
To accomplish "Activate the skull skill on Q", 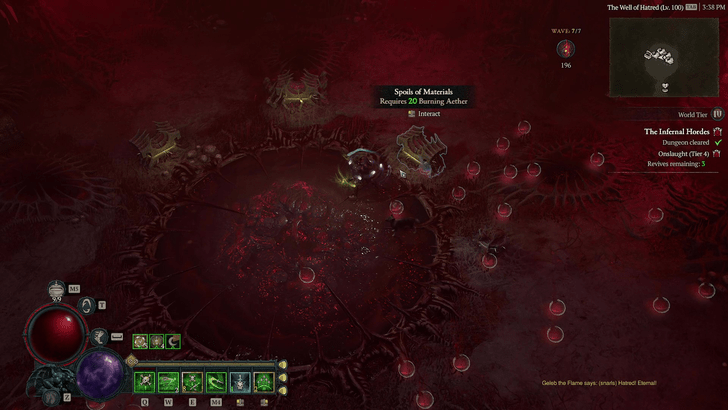I will point(144,382).
